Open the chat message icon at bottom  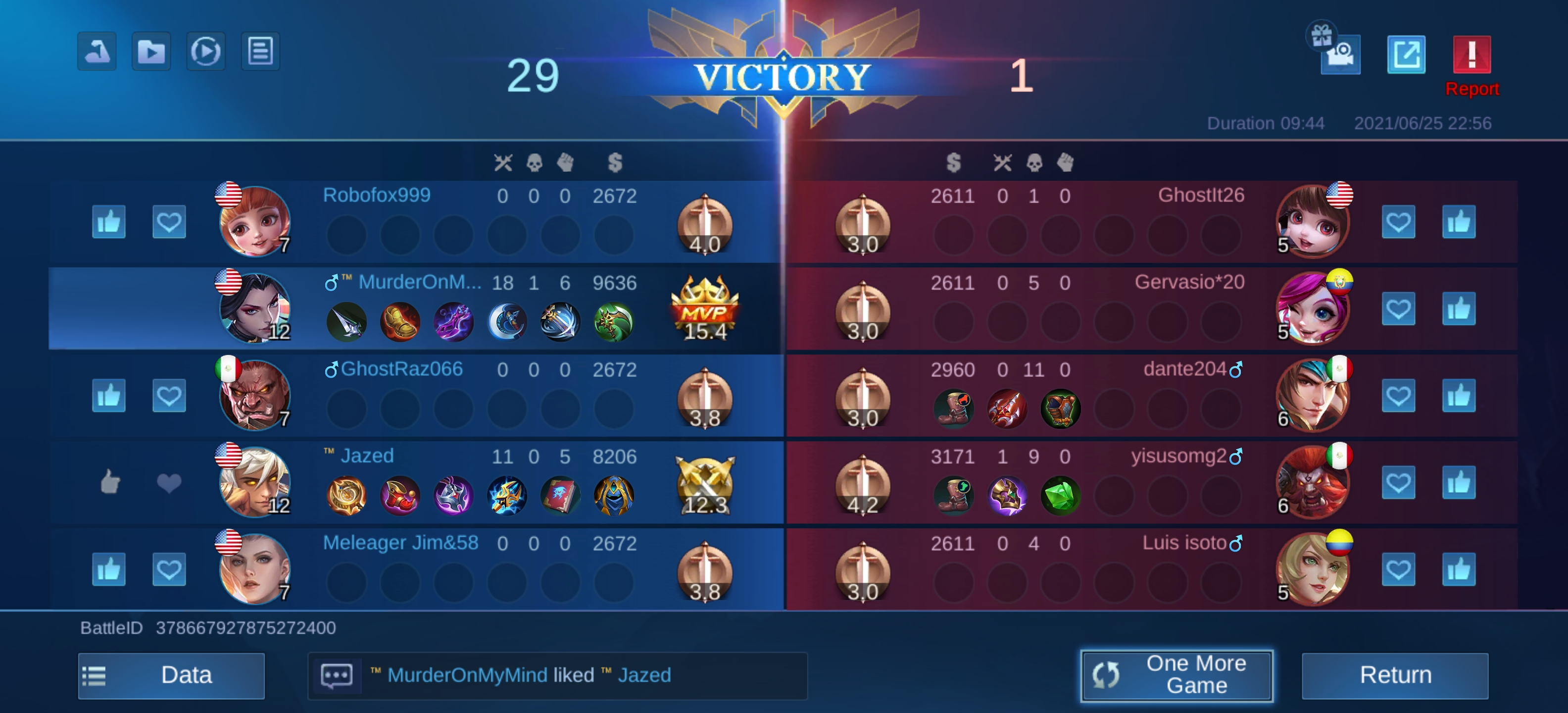click(x=337, y=675)
